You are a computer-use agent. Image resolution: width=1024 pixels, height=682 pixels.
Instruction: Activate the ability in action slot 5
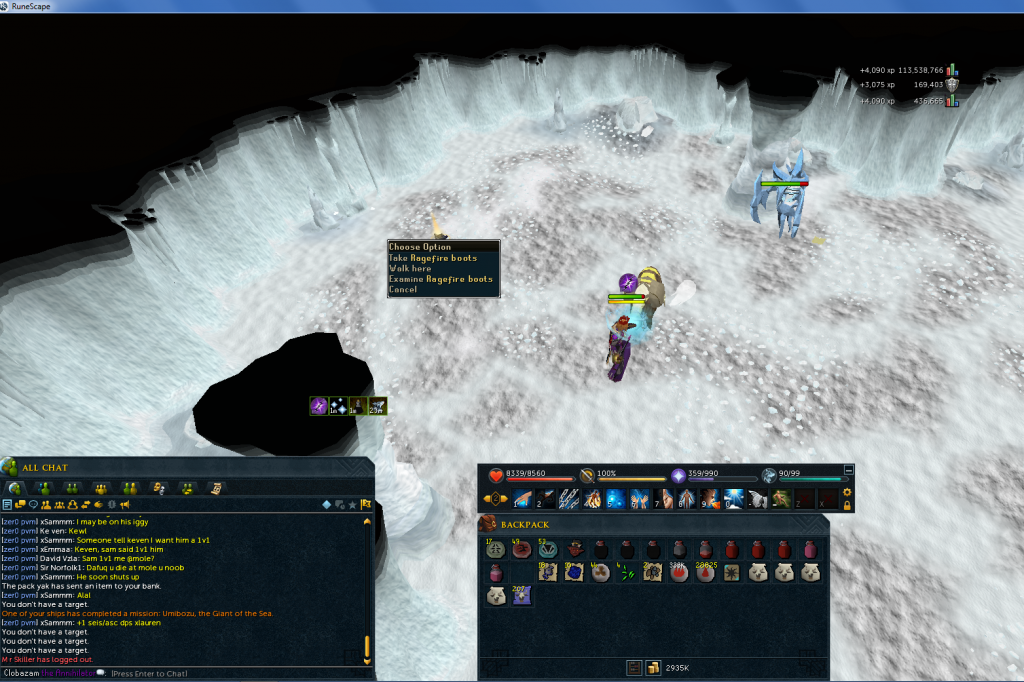point(615,498)
